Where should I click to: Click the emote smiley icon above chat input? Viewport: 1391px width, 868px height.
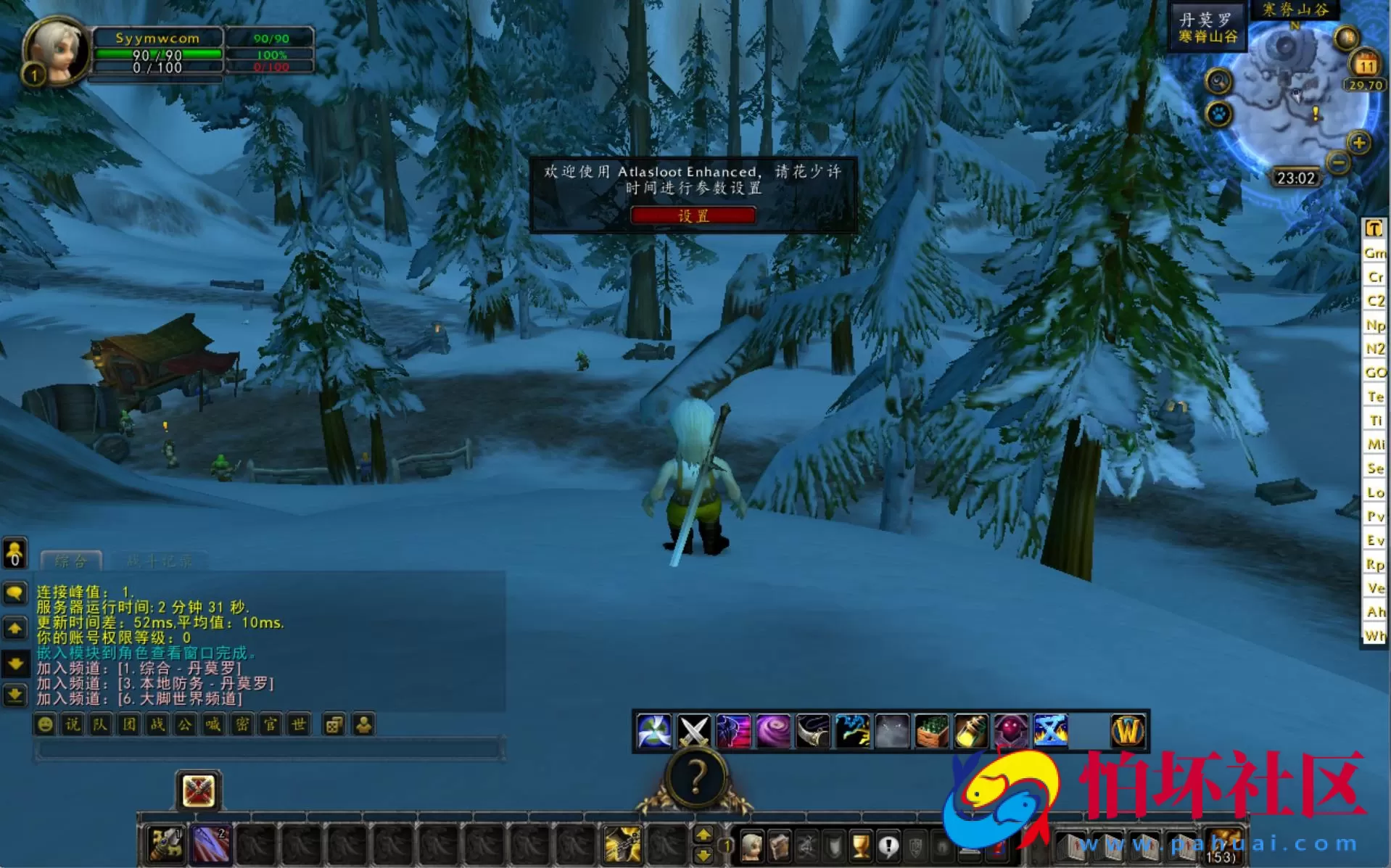click(44, 724)
